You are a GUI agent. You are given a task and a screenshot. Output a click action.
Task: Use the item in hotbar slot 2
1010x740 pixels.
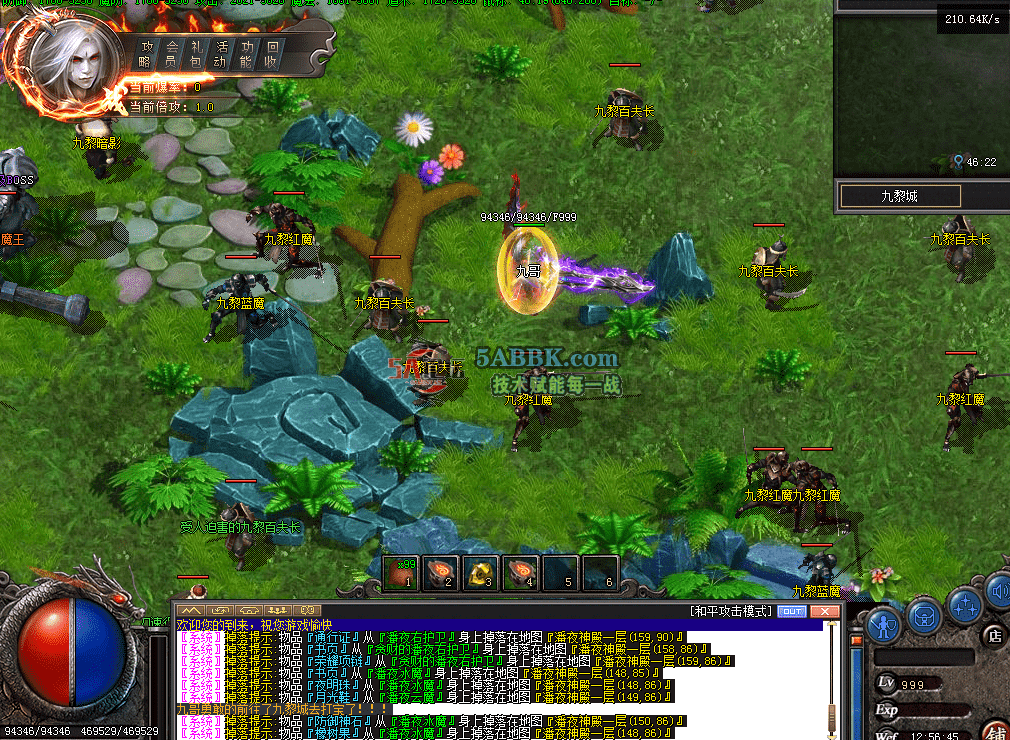442,573
